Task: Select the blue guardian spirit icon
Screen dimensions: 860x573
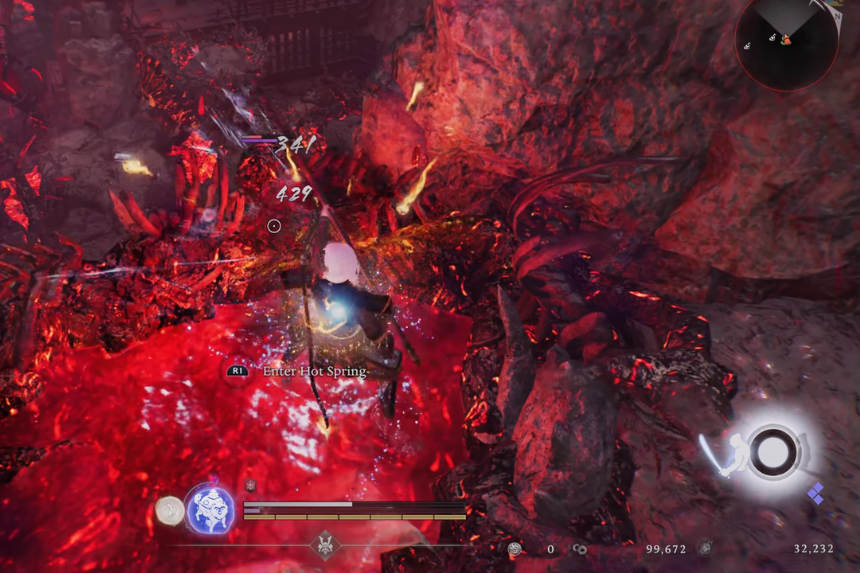Action: (210, 507)
